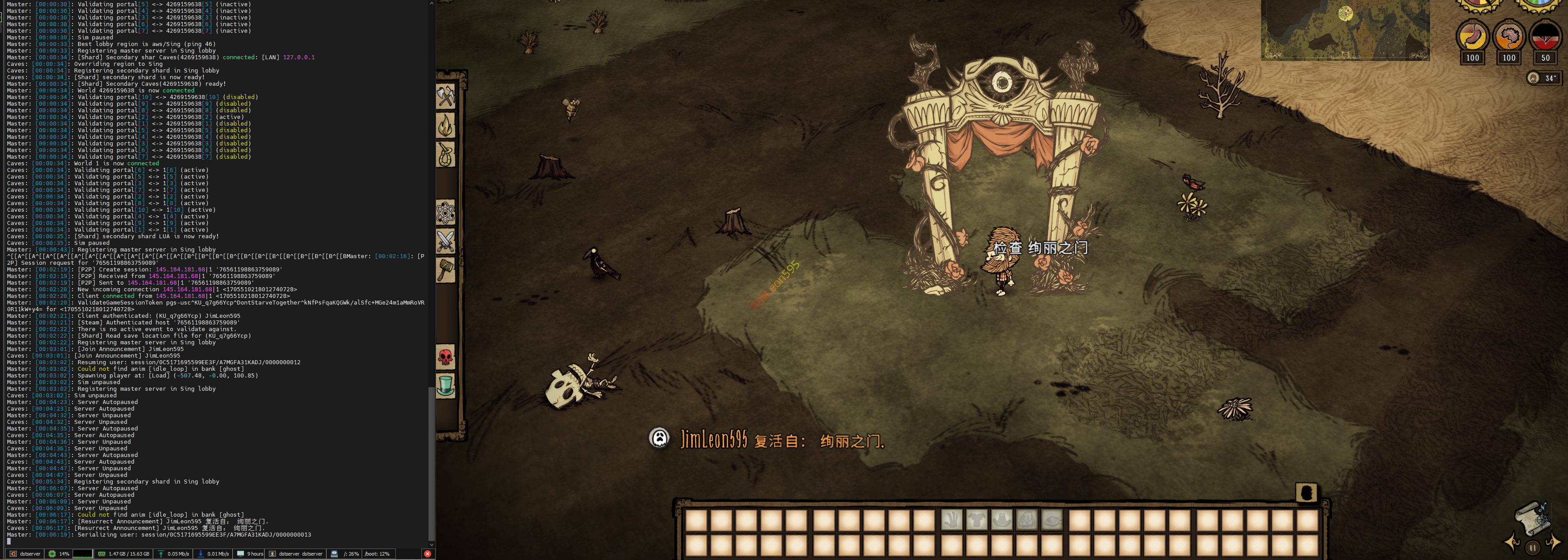Click the dstserver session label in status bar
Image resolution: width=1568 pixels, height=560 pixels.
[29, 554]
